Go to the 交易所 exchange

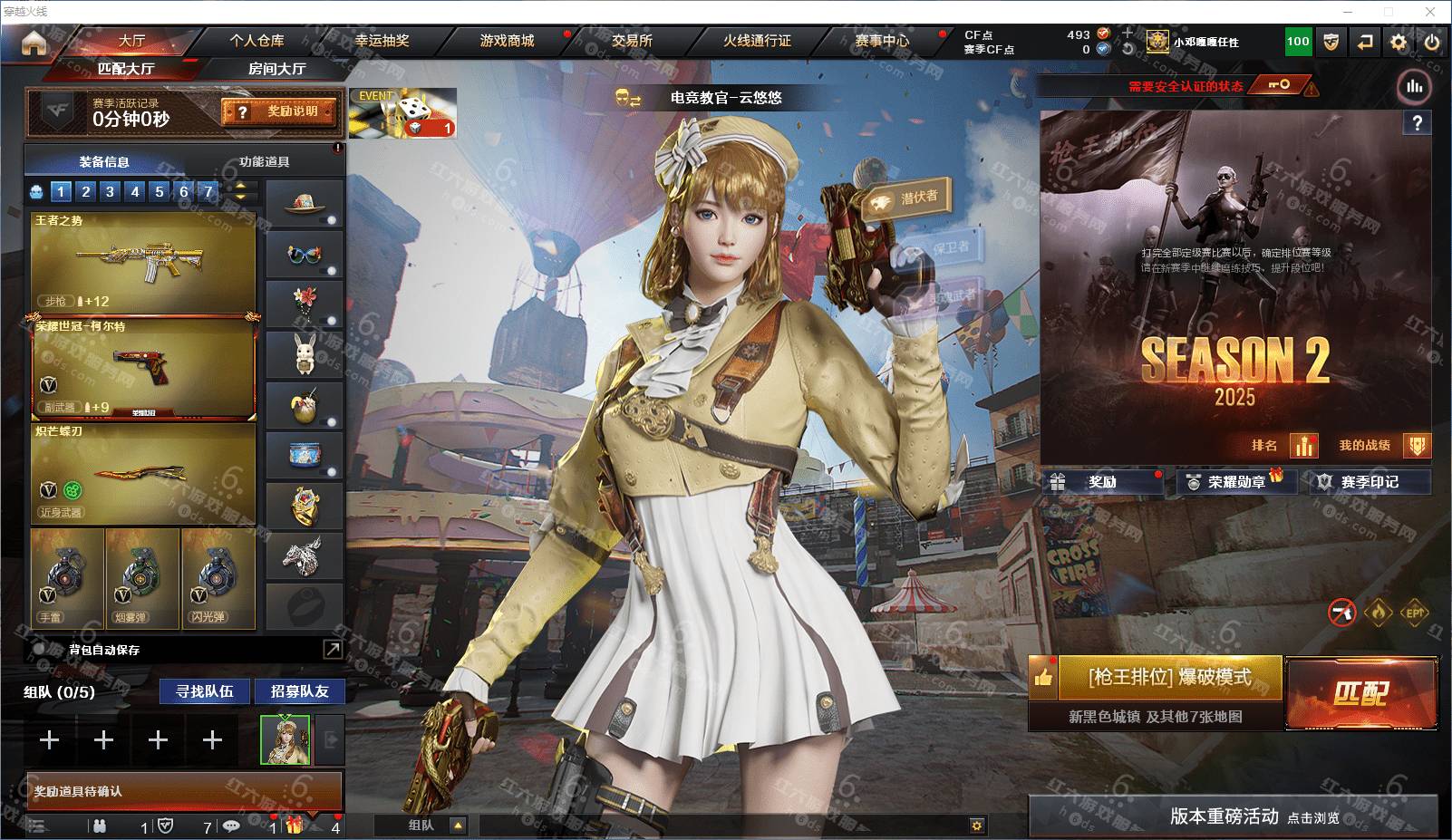pyautogui.click(x=632, y=41)
